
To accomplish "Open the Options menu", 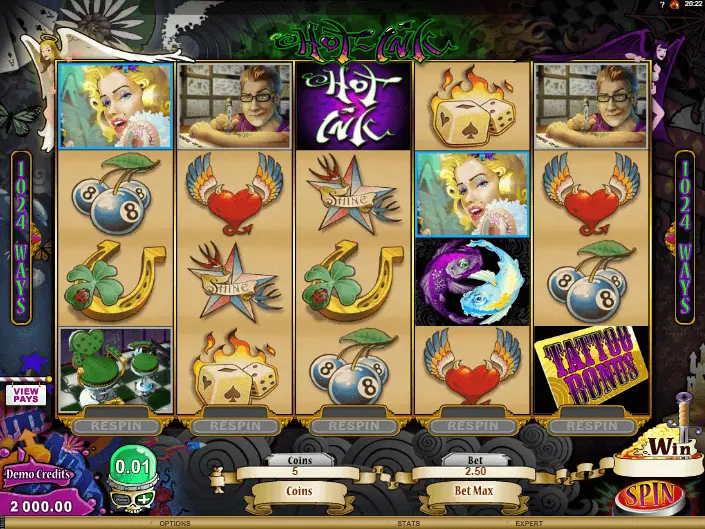I will pos(173,523).
